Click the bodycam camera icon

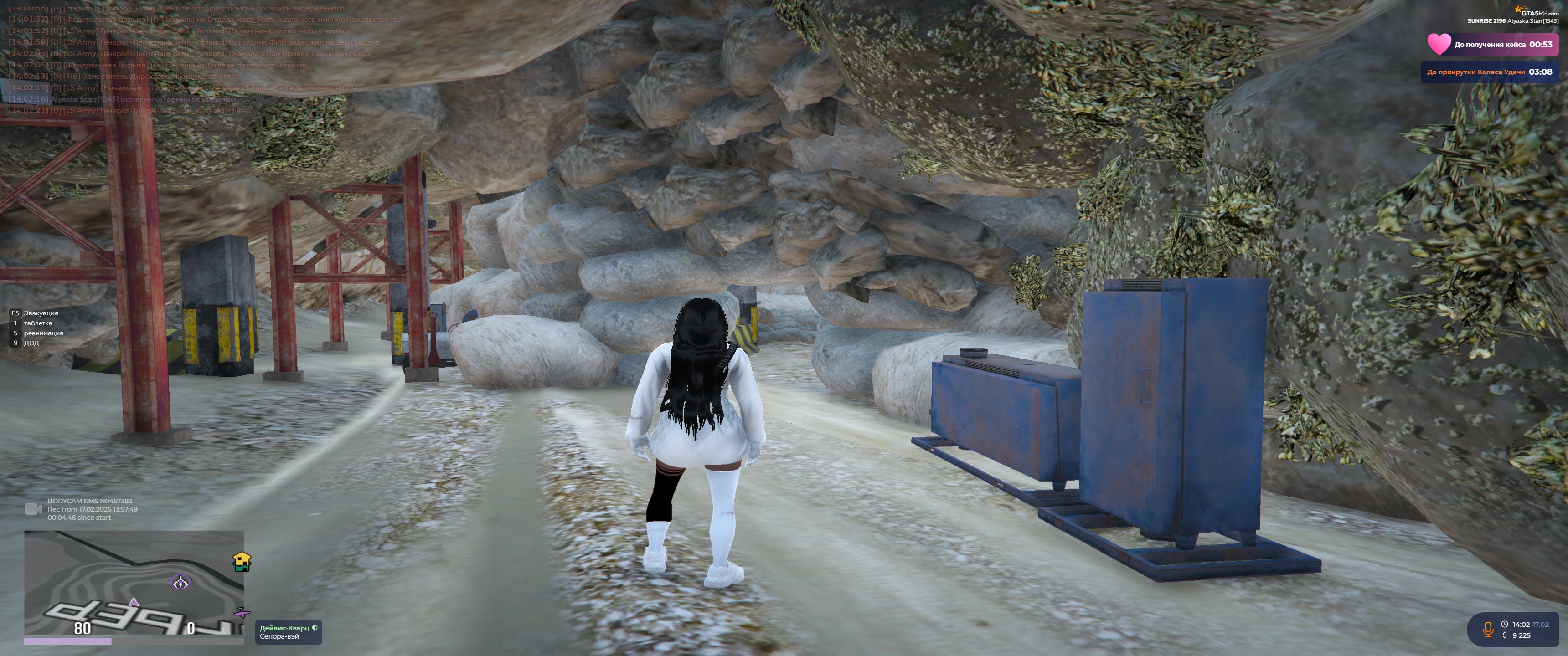pyautogui.click(x=33, y=509)
